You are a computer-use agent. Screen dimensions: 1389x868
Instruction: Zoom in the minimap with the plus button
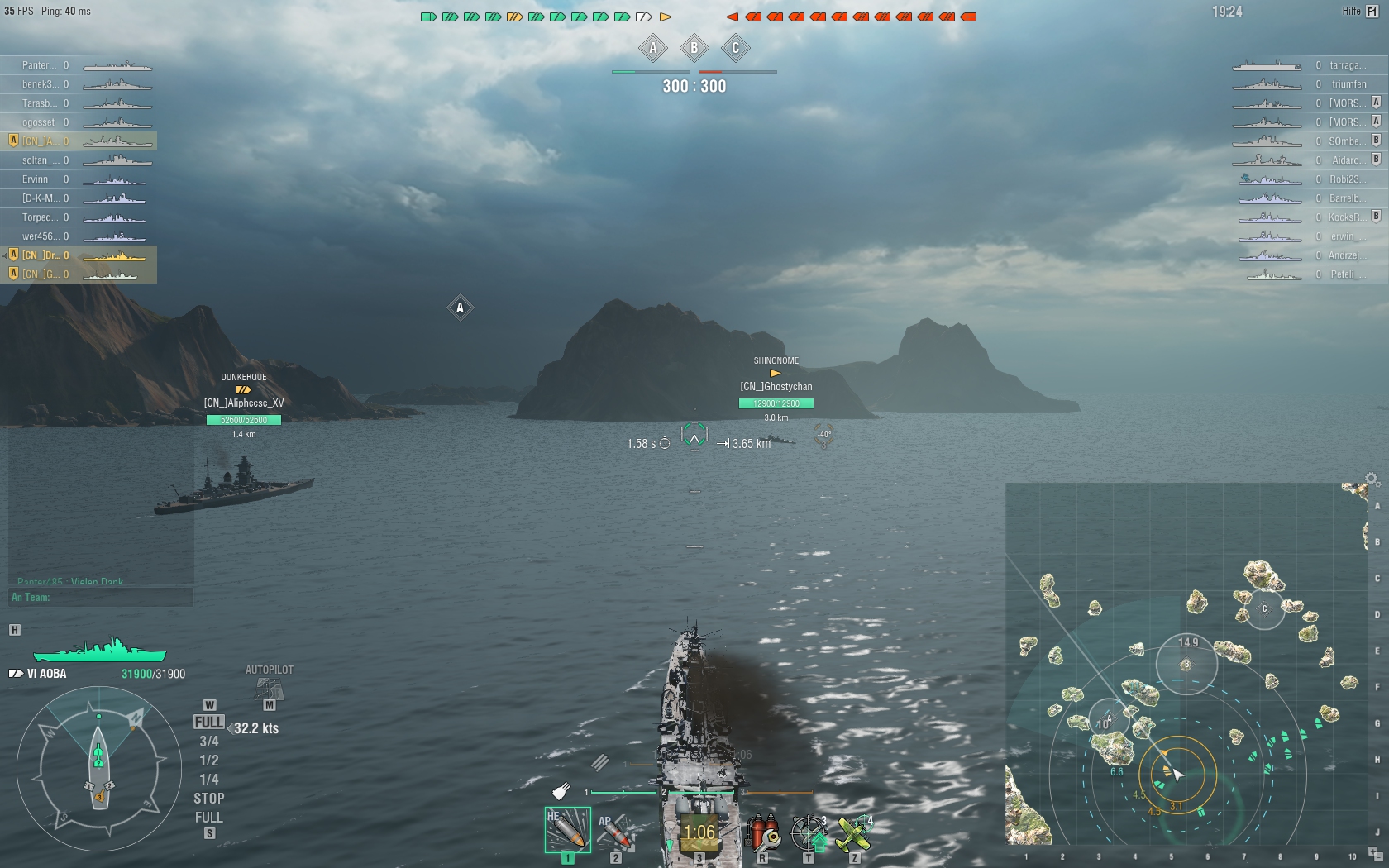tap(1372, 850)
